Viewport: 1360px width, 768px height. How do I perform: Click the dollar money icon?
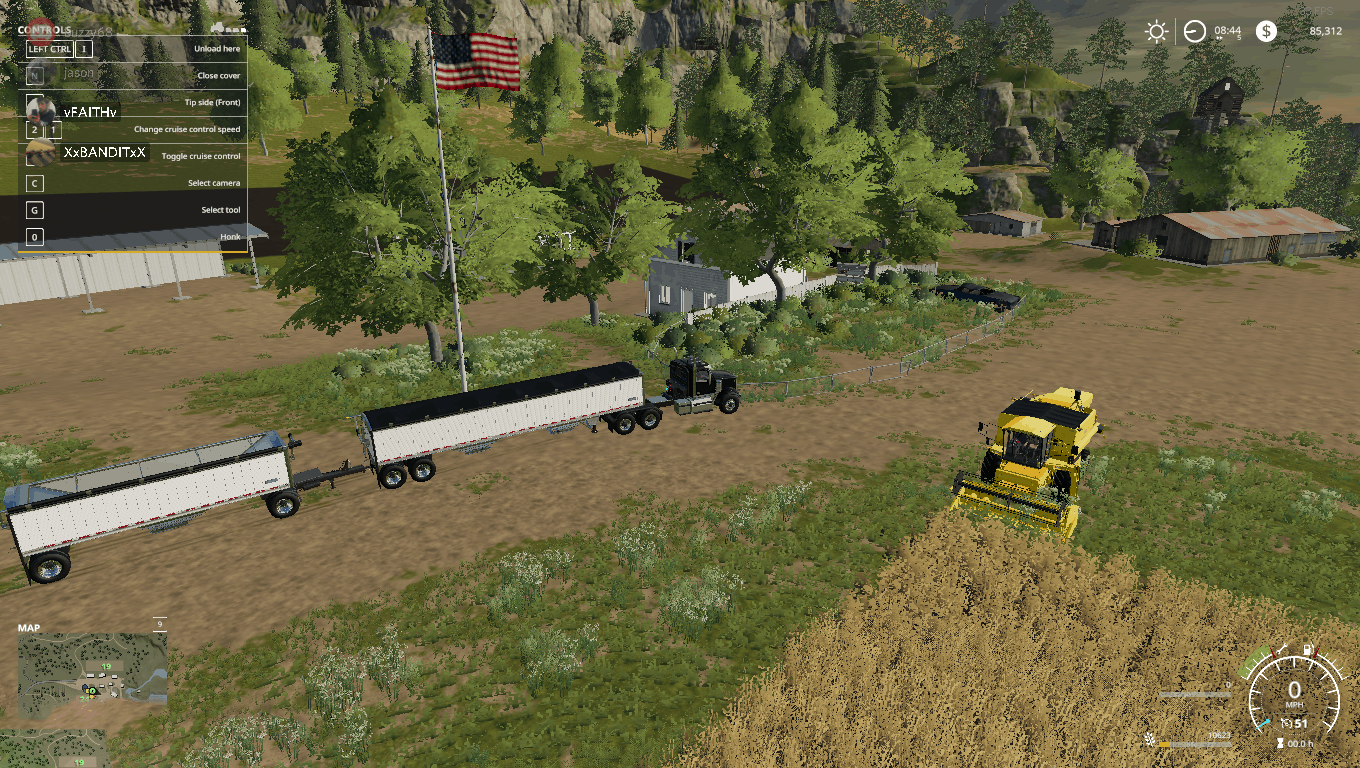point(1267,31)
